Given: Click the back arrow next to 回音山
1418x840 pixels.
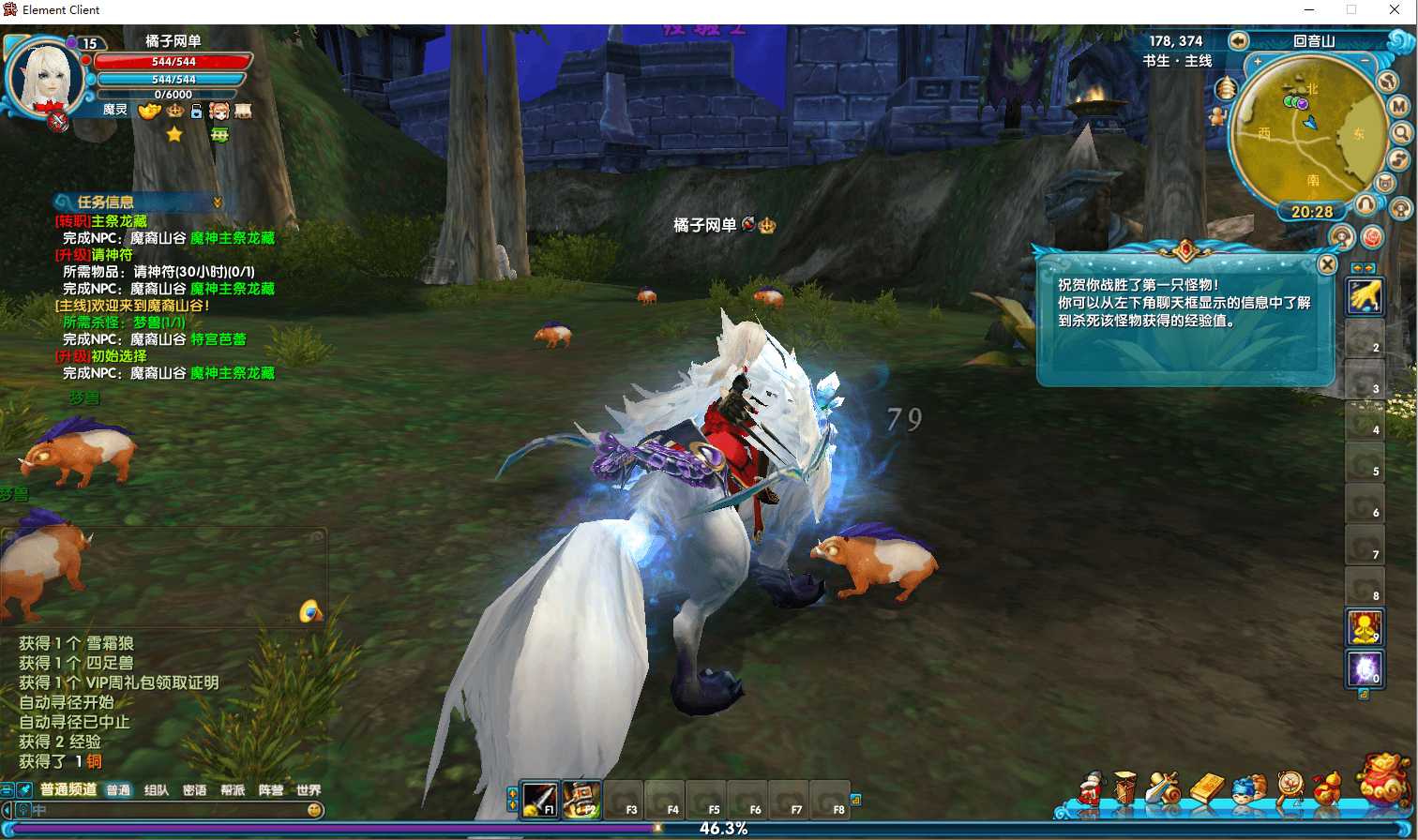Looking at the screenshot, I should pos(1238,40).
